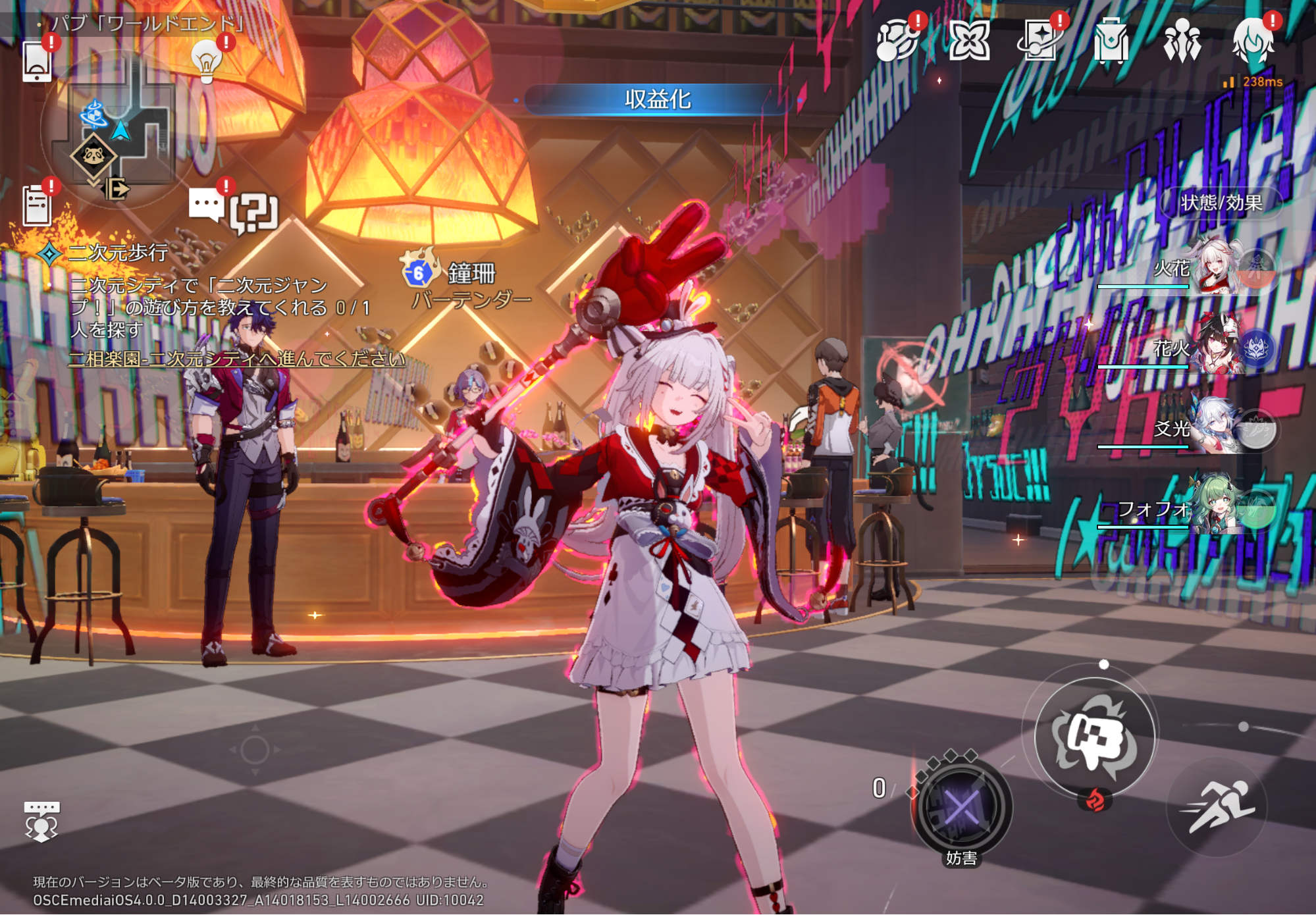Switch to party member フォフォ

pos(1218,508)
